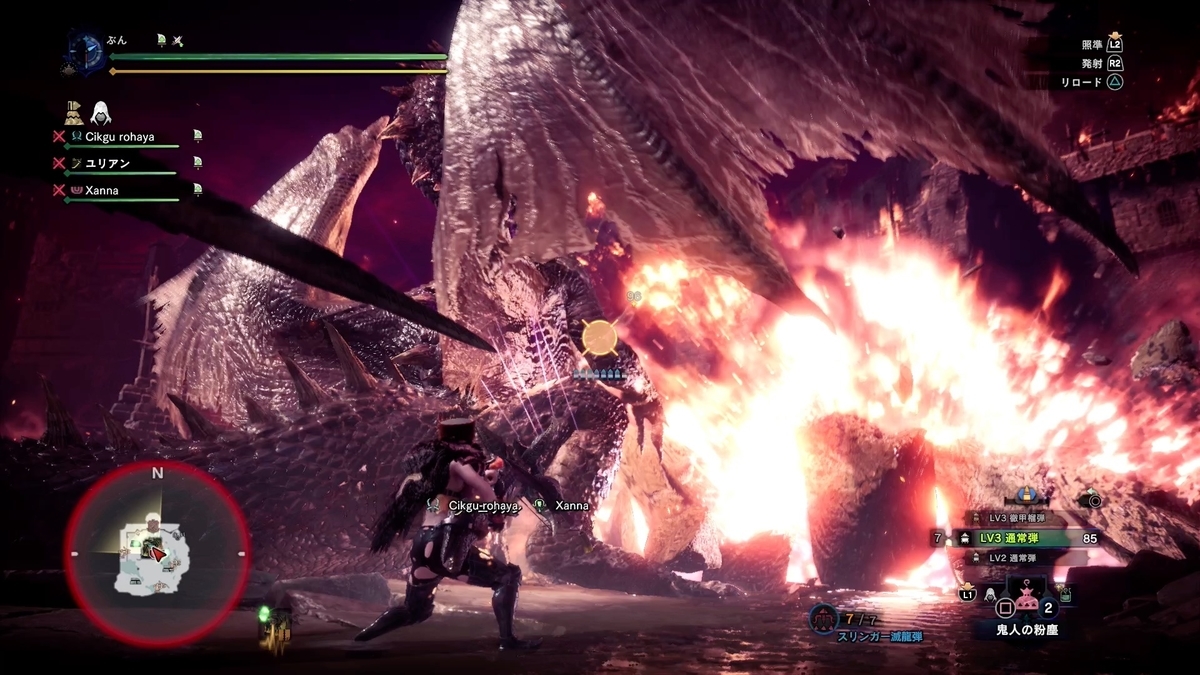Select the LV3 通常弾 ammo entry
This screenshot has width=1200, height=675.
tap(1021, 538)
